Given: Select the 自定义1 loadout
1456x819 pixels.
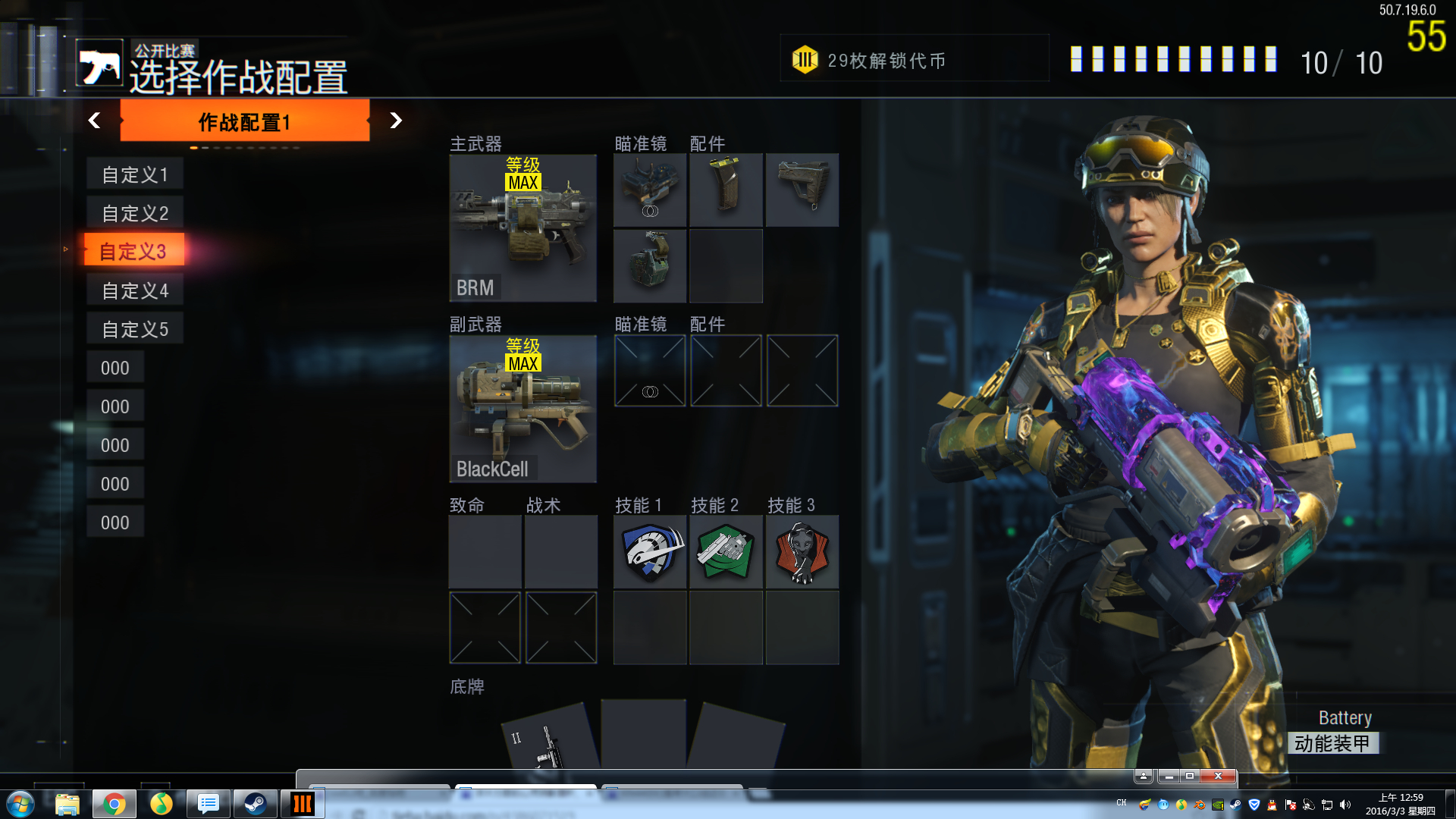Looking at the screenshot, I should [135, 174].
